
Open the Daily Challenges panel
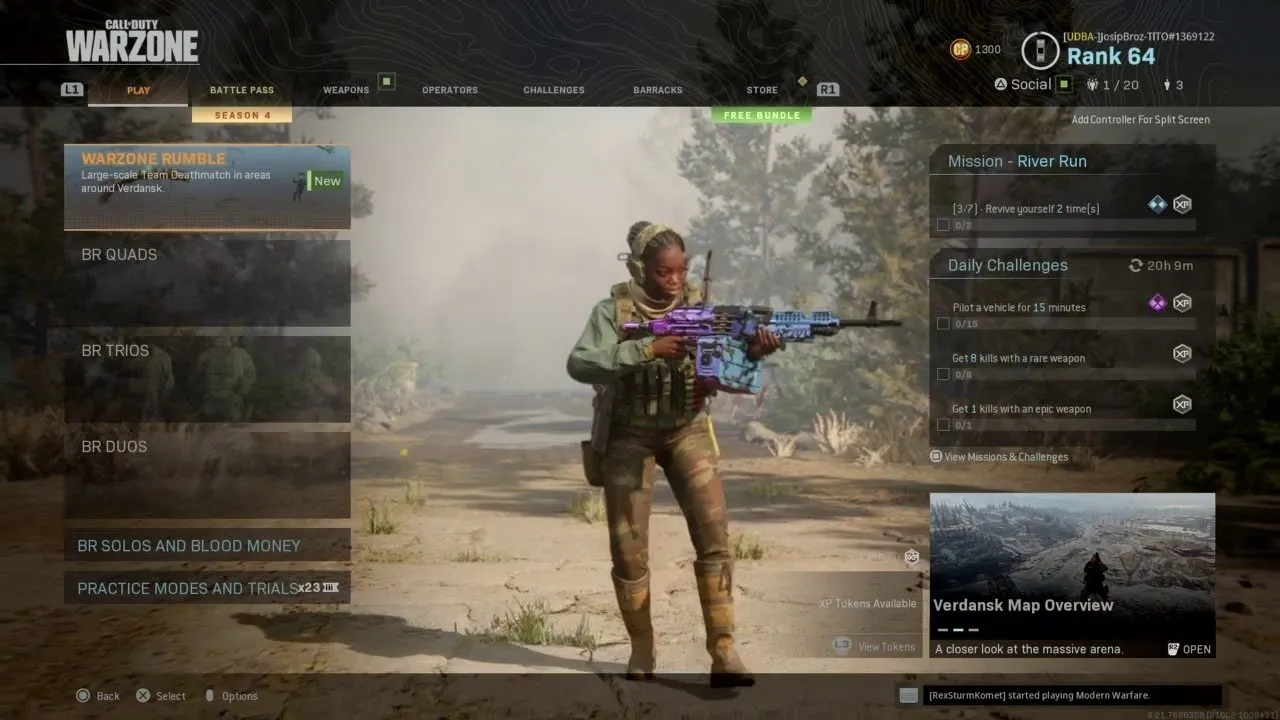pyautogui.click(x=1071, y=265)
